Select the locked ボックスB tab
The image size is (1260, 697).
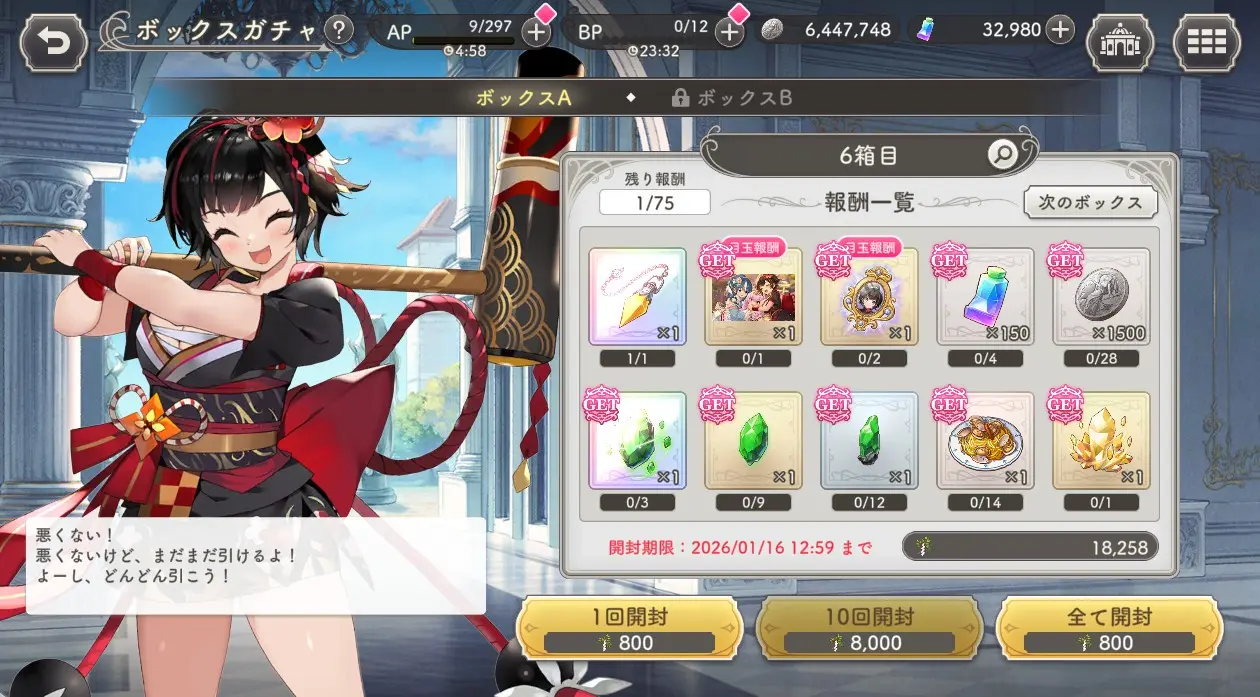pyautogui.click(x=734, y=98)
